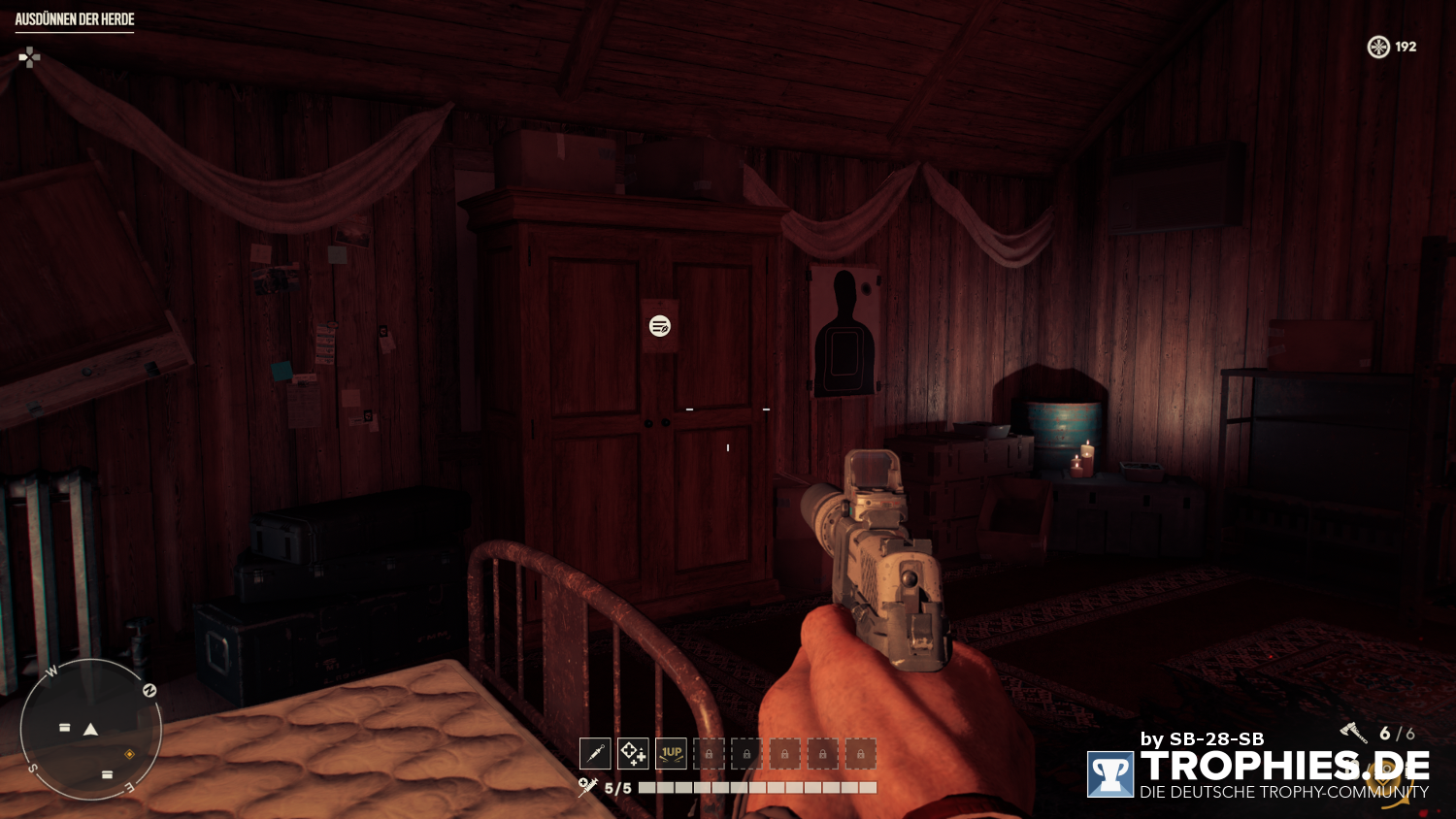
Task: Unlock the first padlocked hotbar slot
Action: pyautogui.click(x=709, y=753)
